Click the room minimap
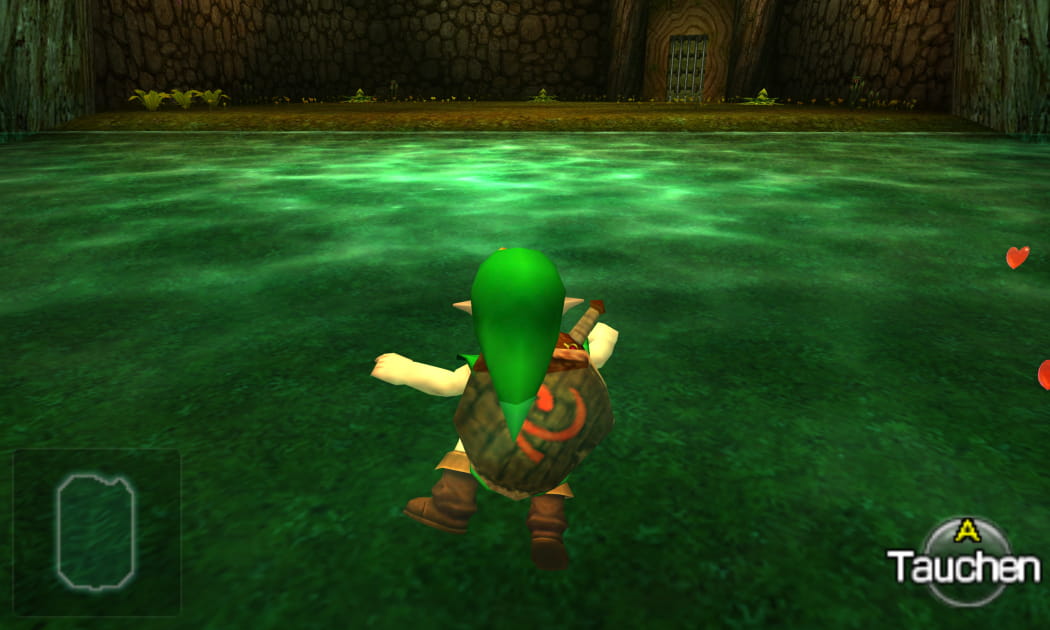The height and width of the screenshot is (630, 1050). pyautogui.click(x=96, y=531)
